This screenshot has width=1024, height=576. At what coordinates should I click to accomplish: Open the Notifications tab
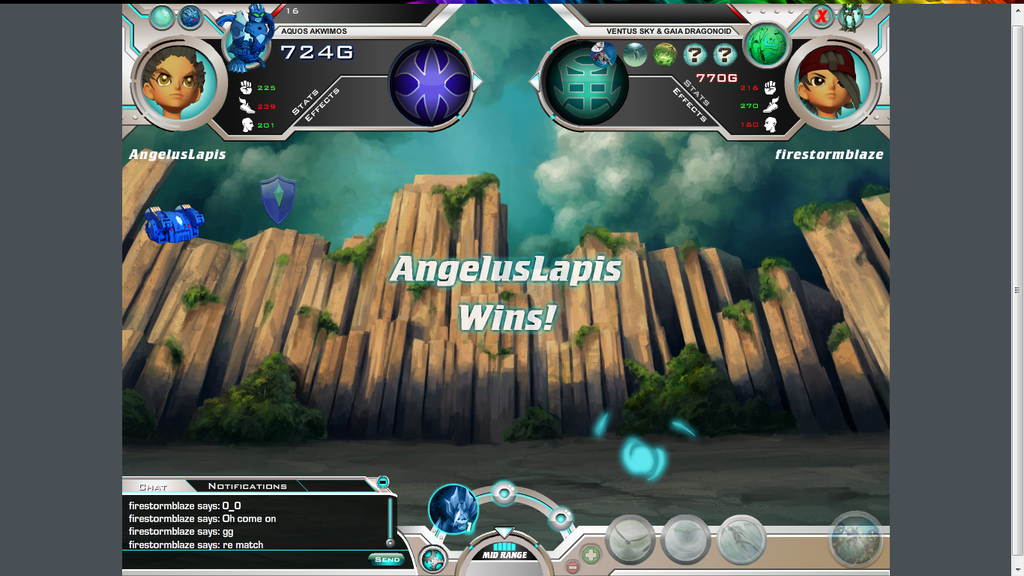tap(247, 487)
